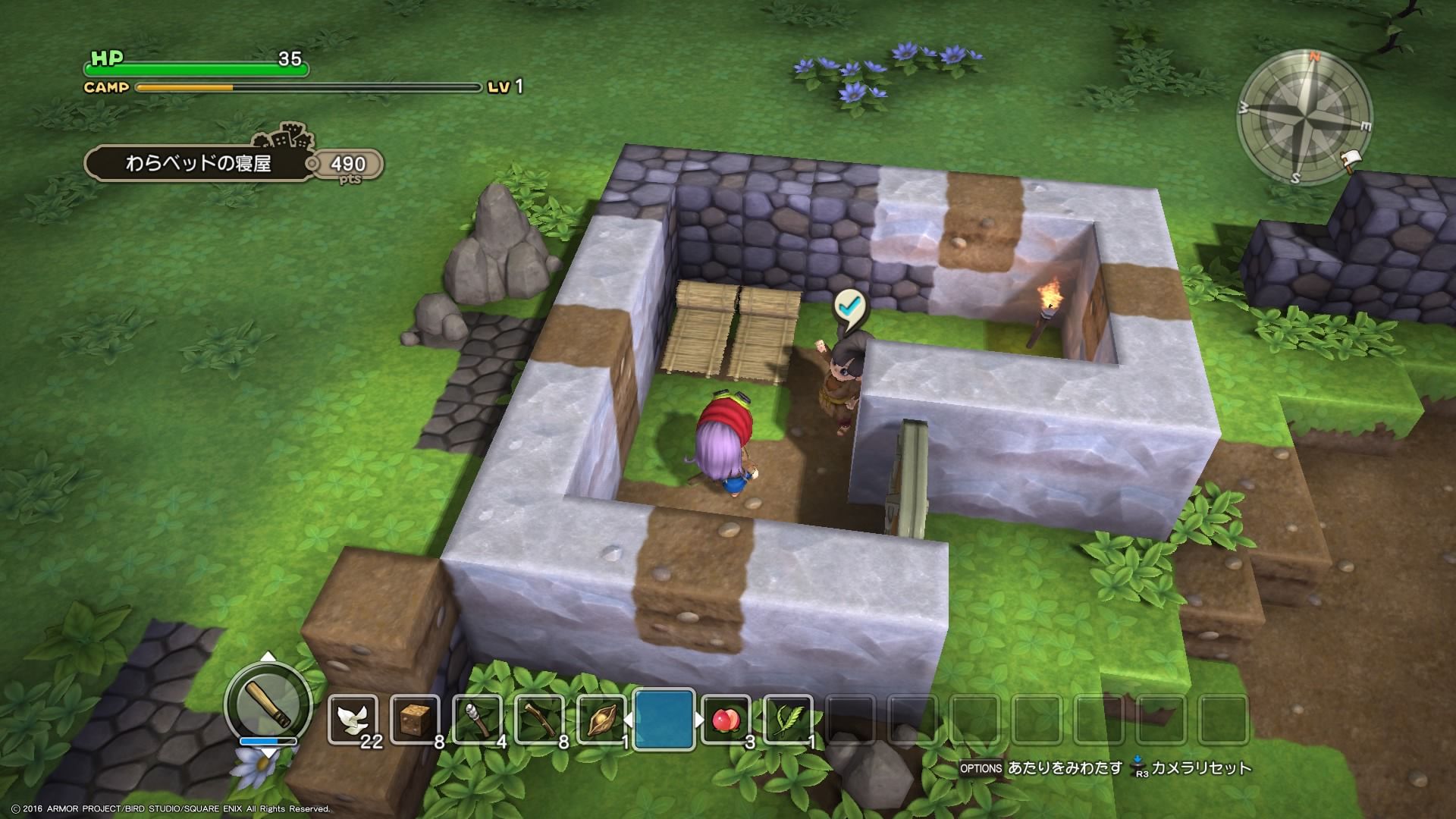This screenshot has width=1456, height=819.
Task: Open the compass in the corner
Action: pos(1304,119)
